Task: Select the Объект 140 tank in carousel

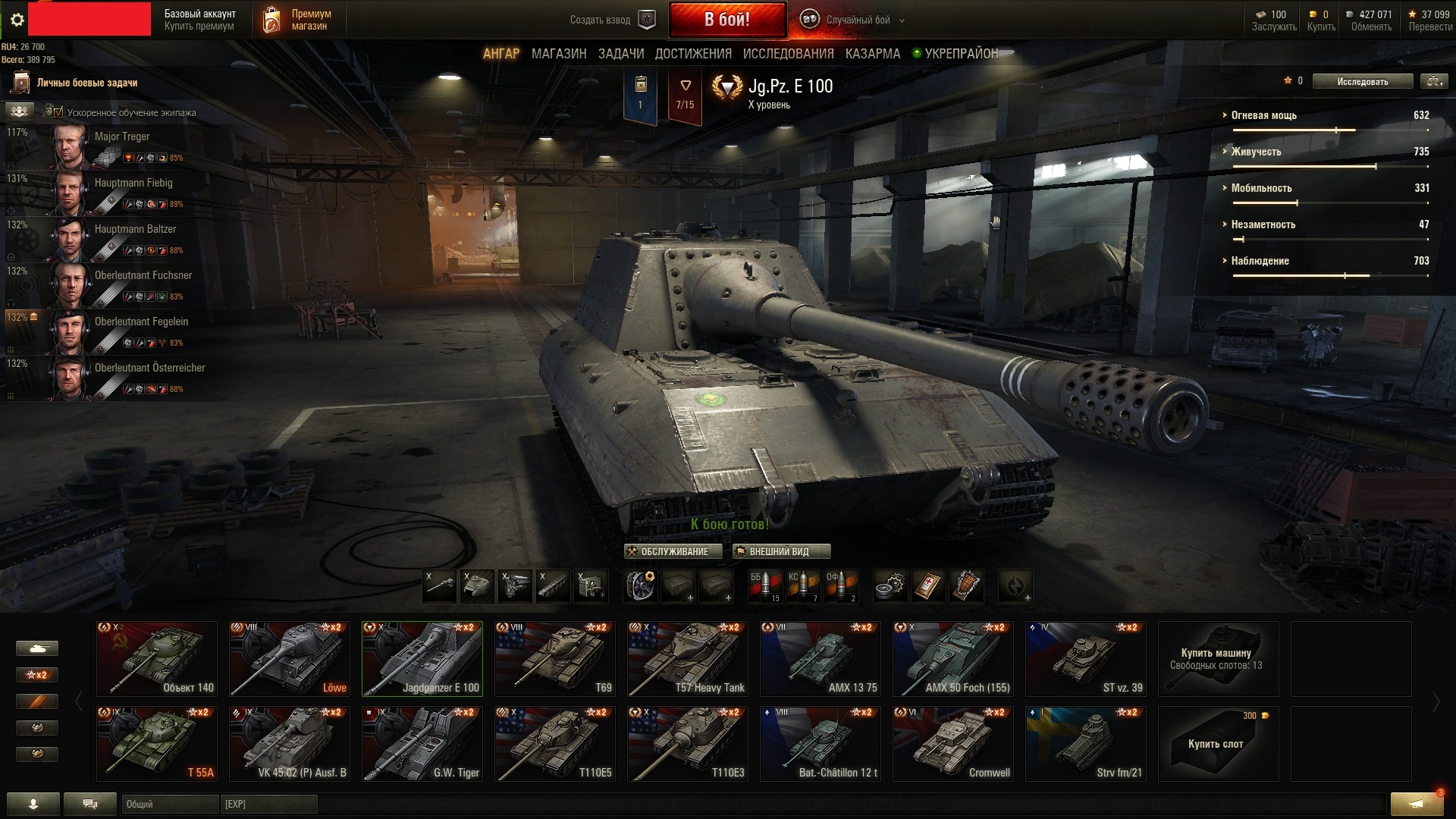Action: tap(157, 658)
